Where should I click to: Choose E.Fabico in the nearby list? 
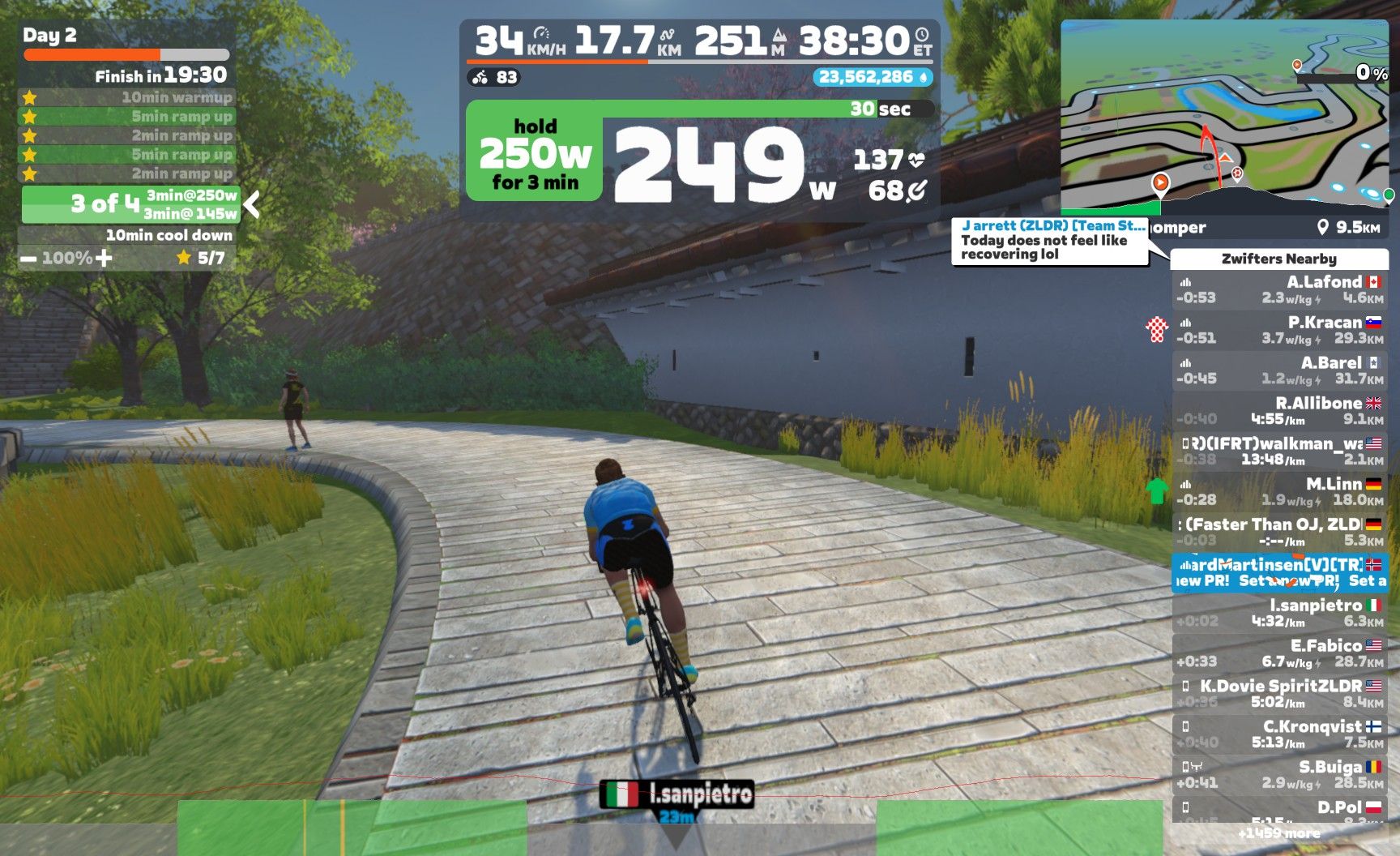pos(1279,653)
